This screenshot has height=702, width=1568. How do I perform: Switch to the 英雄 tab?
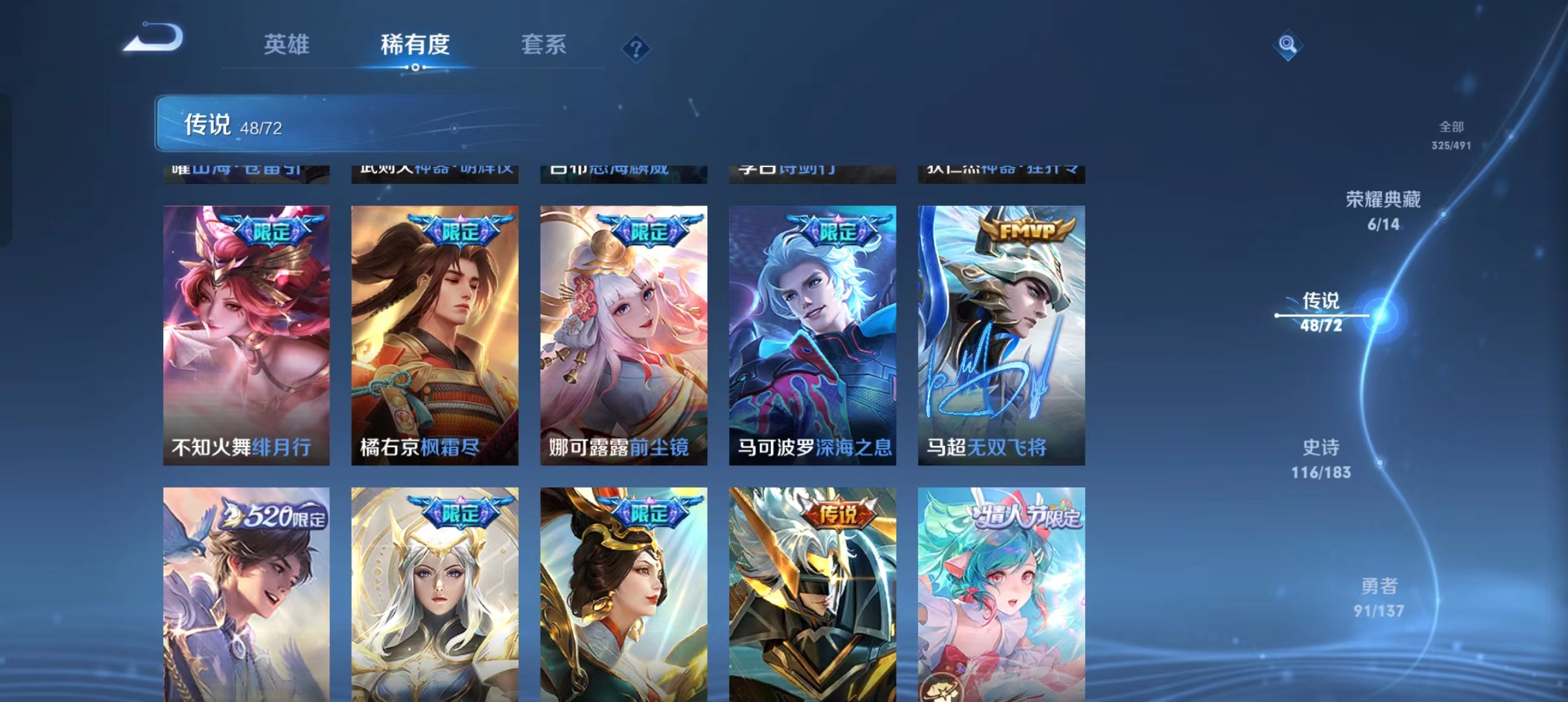[x=286, y=44]
